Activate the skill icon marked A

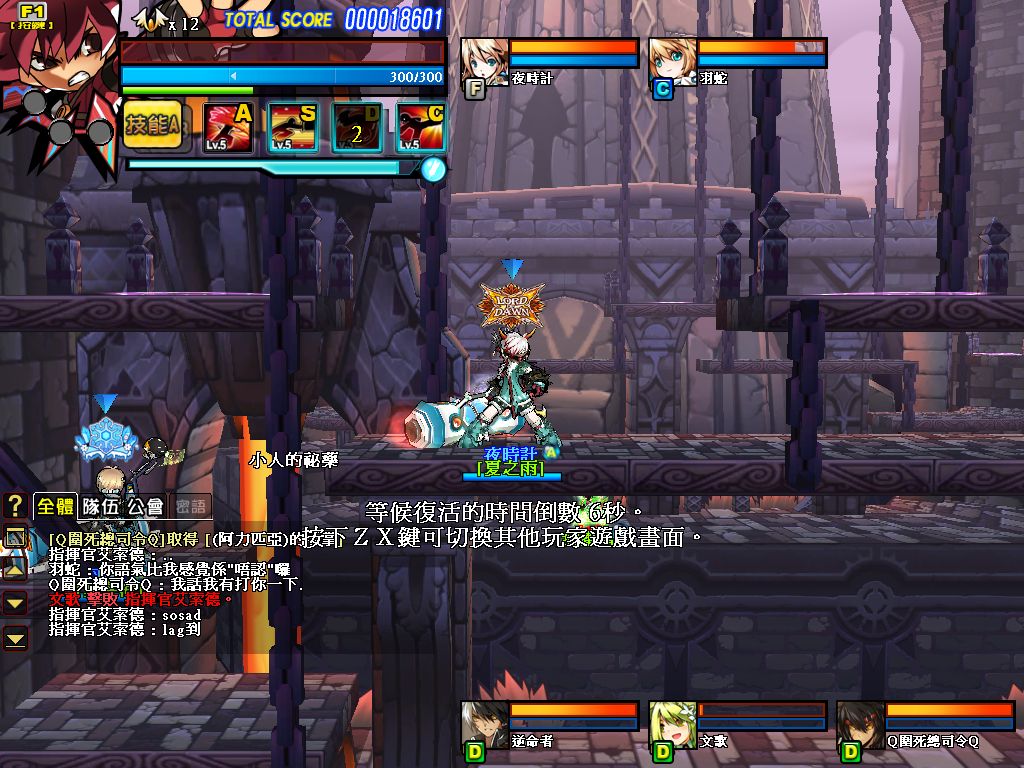pyautogui.click(x=228, y=127)
